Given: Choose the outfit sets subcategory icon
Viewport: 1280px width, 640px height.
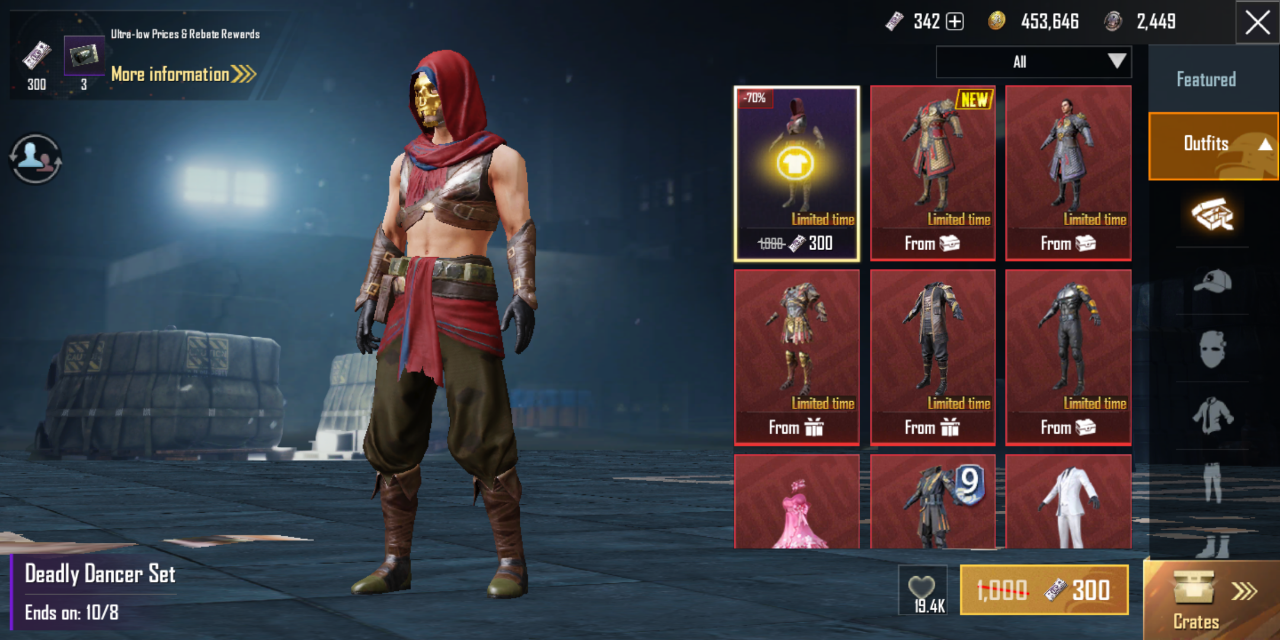Looking at the screenshot, I should point(1212,215).
